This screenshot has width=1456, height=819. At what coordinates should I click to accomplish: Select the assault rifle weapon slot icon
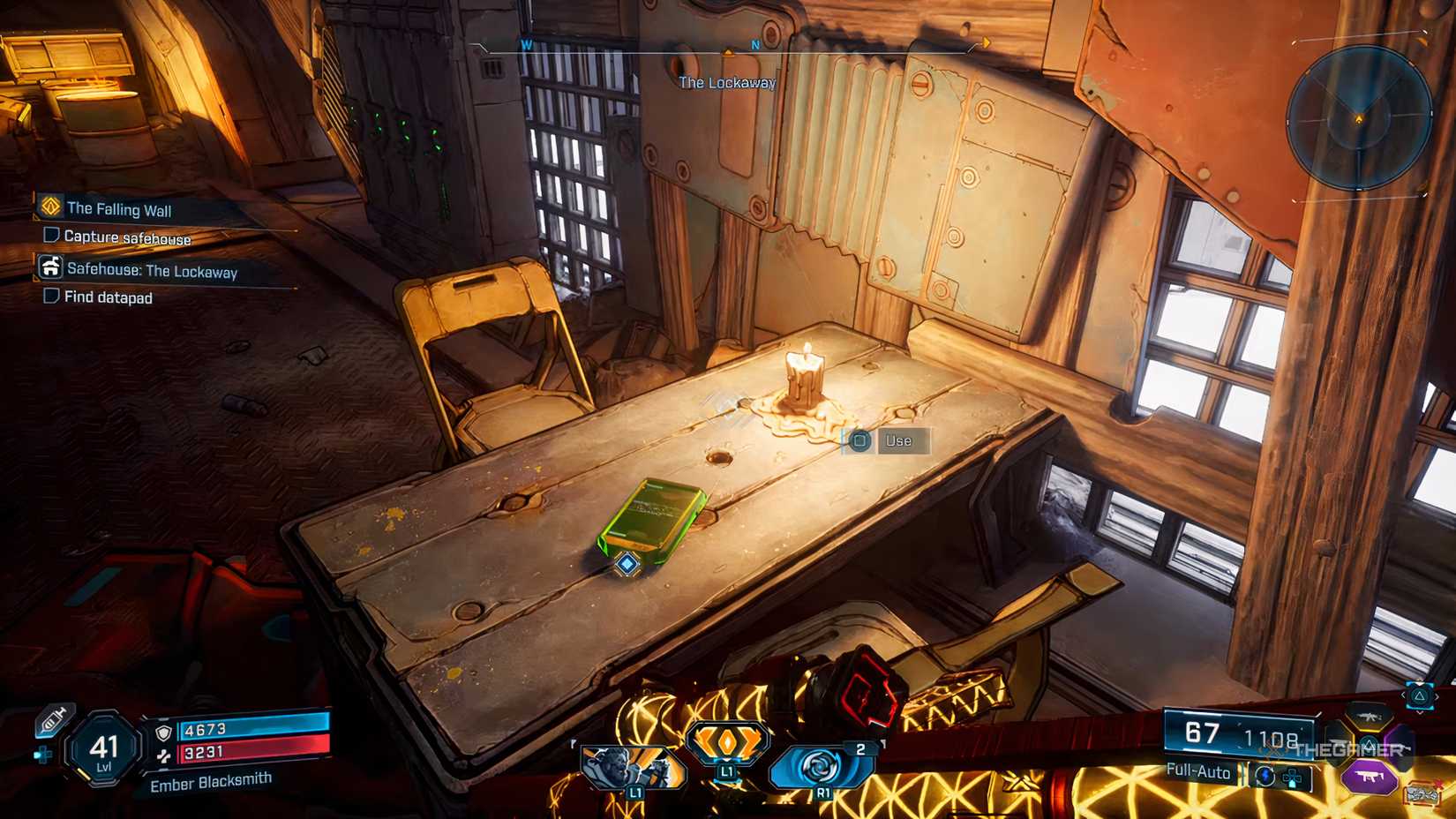1368,717
